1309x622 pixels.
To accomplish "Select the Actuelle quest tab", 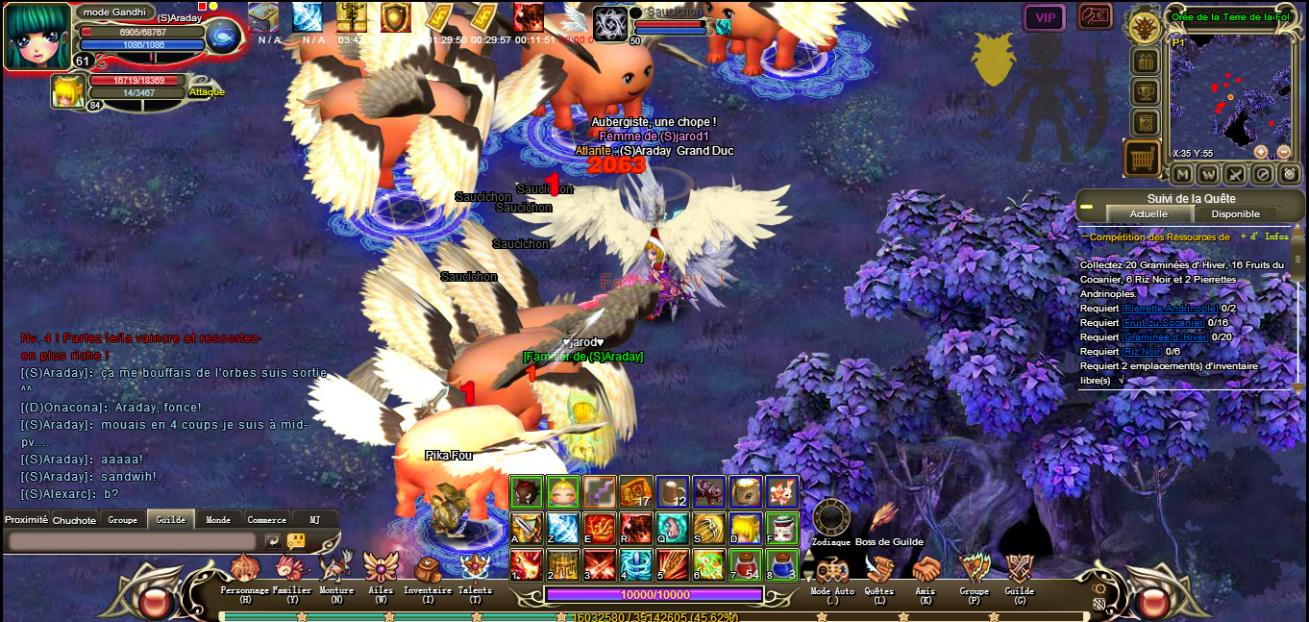I will (x=1148, y=214).
